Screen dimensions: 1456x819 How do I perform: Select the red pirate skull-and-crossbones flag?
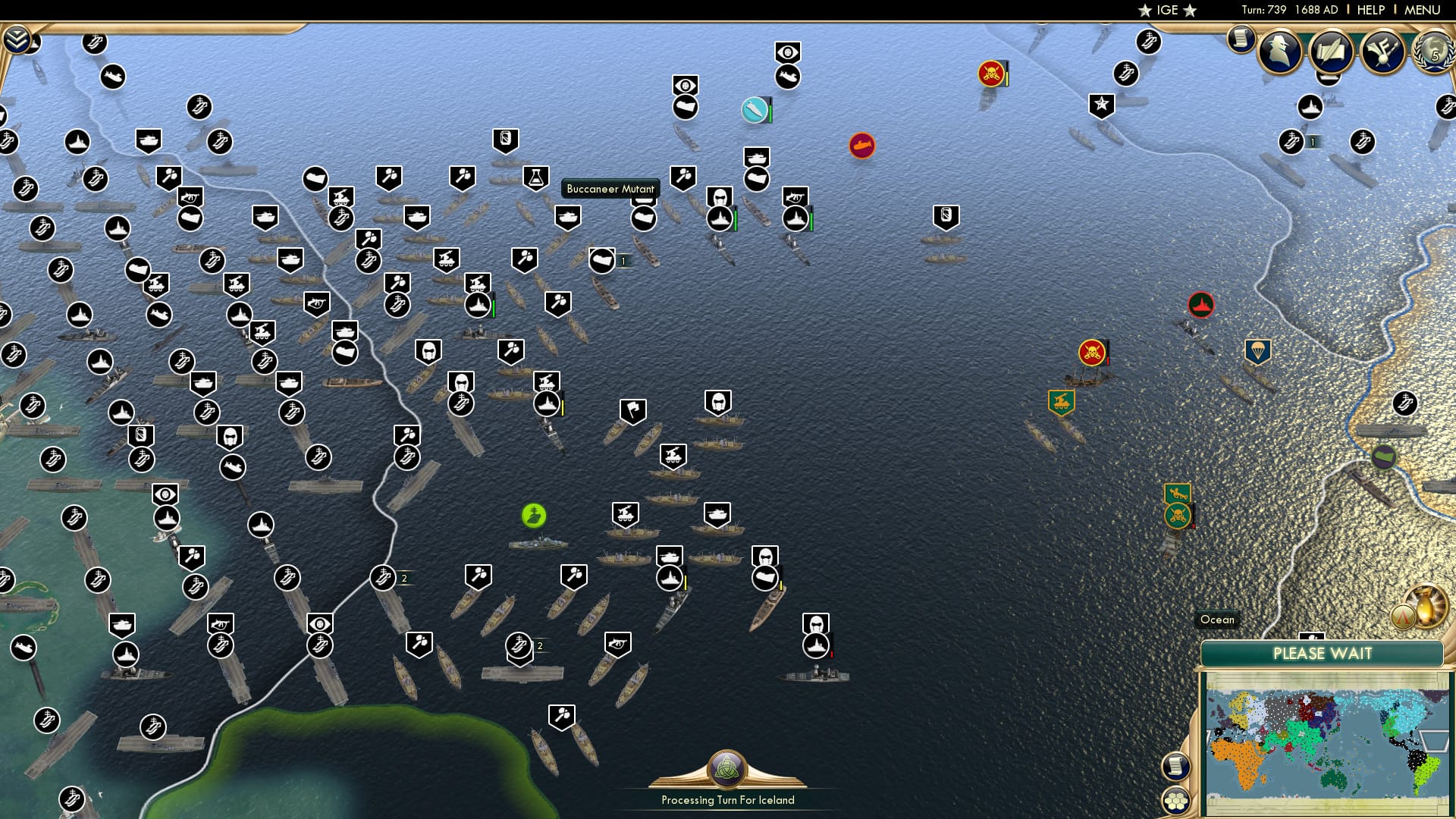(990, 74)
